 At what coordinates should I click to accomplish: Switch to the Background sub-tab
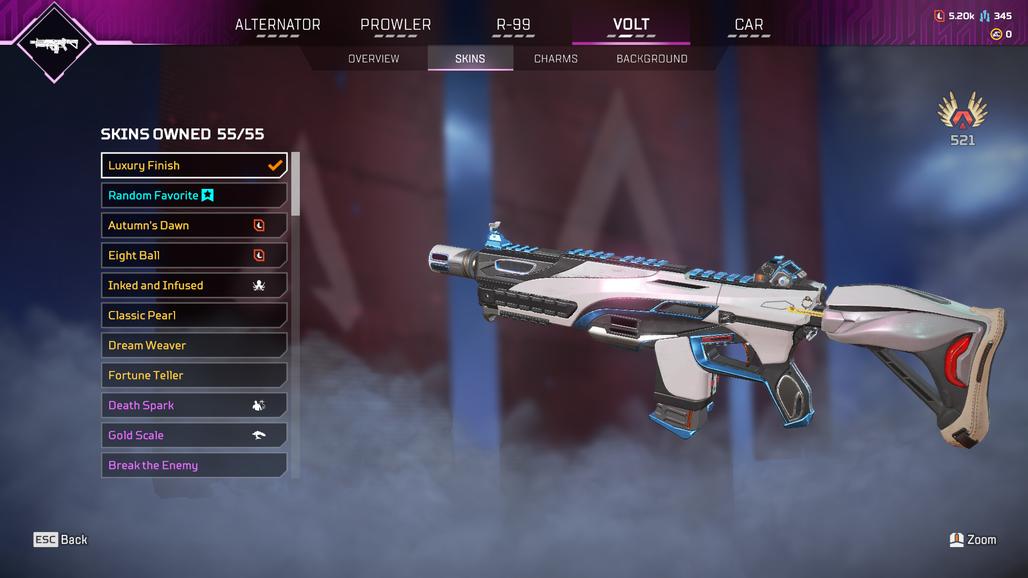(x=651, y=59)
